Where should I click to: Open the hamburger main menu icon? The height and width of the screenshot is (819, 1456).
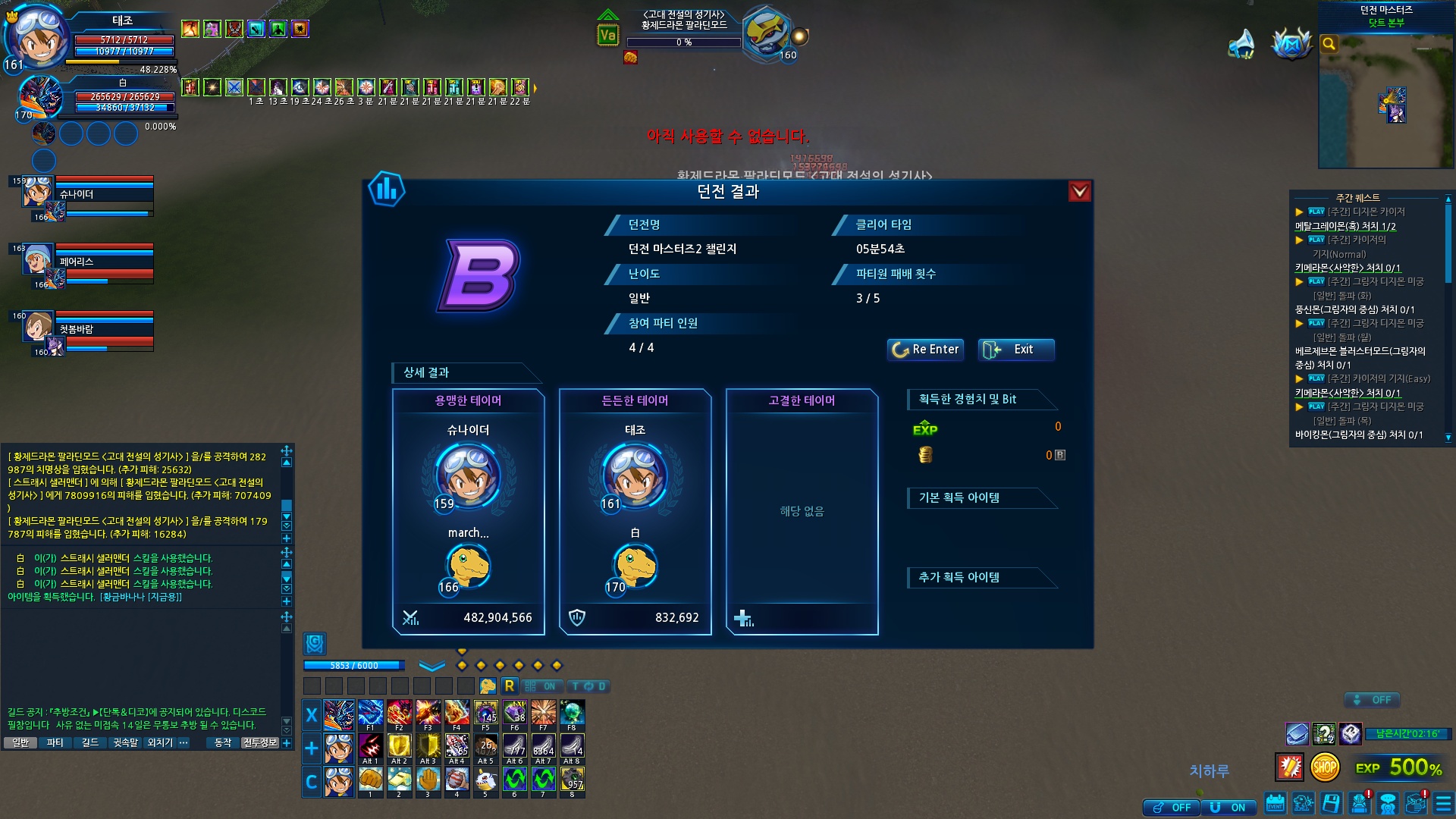coord(1444,803)
